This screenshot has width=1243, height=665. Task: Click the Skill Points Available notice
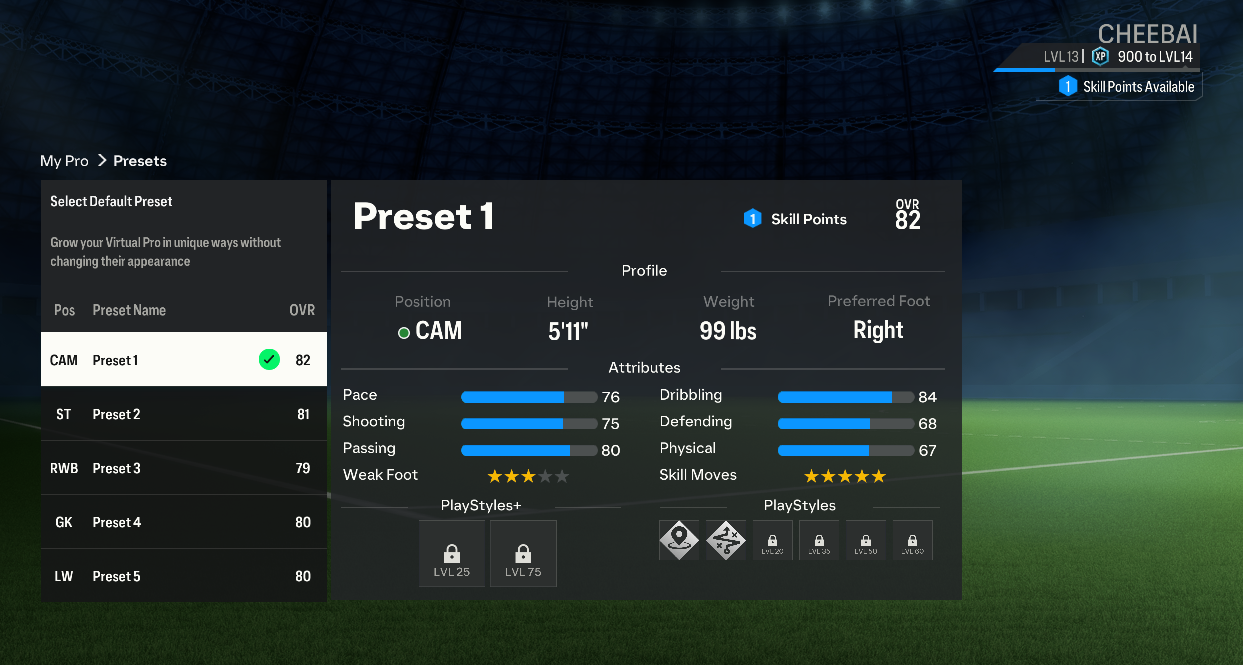(x=1127, y=87)
